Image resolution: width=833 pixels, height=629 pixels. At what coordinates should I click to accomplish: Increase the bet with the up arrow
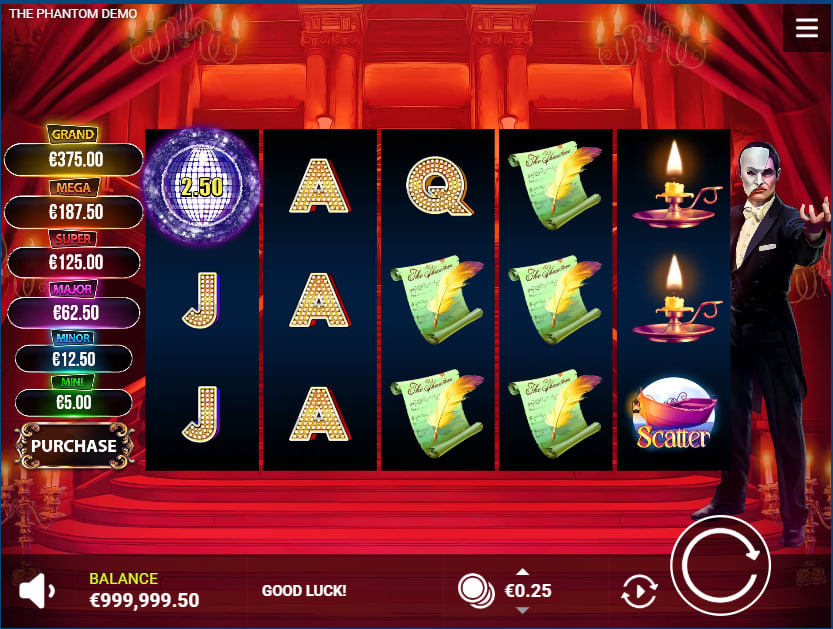pos(522,572)
